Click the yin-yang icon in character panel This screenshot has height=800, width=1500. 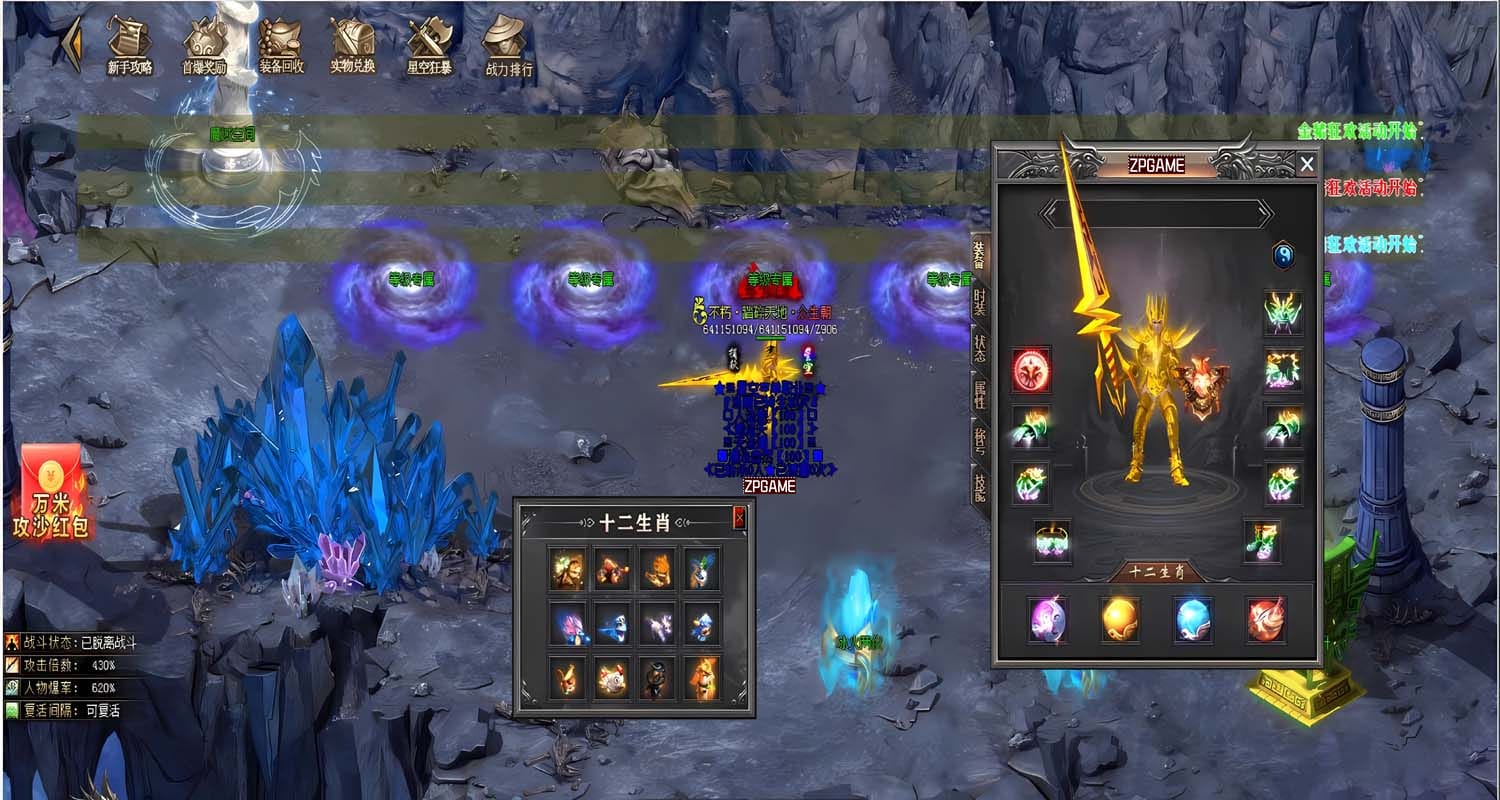click(1283, 256)
